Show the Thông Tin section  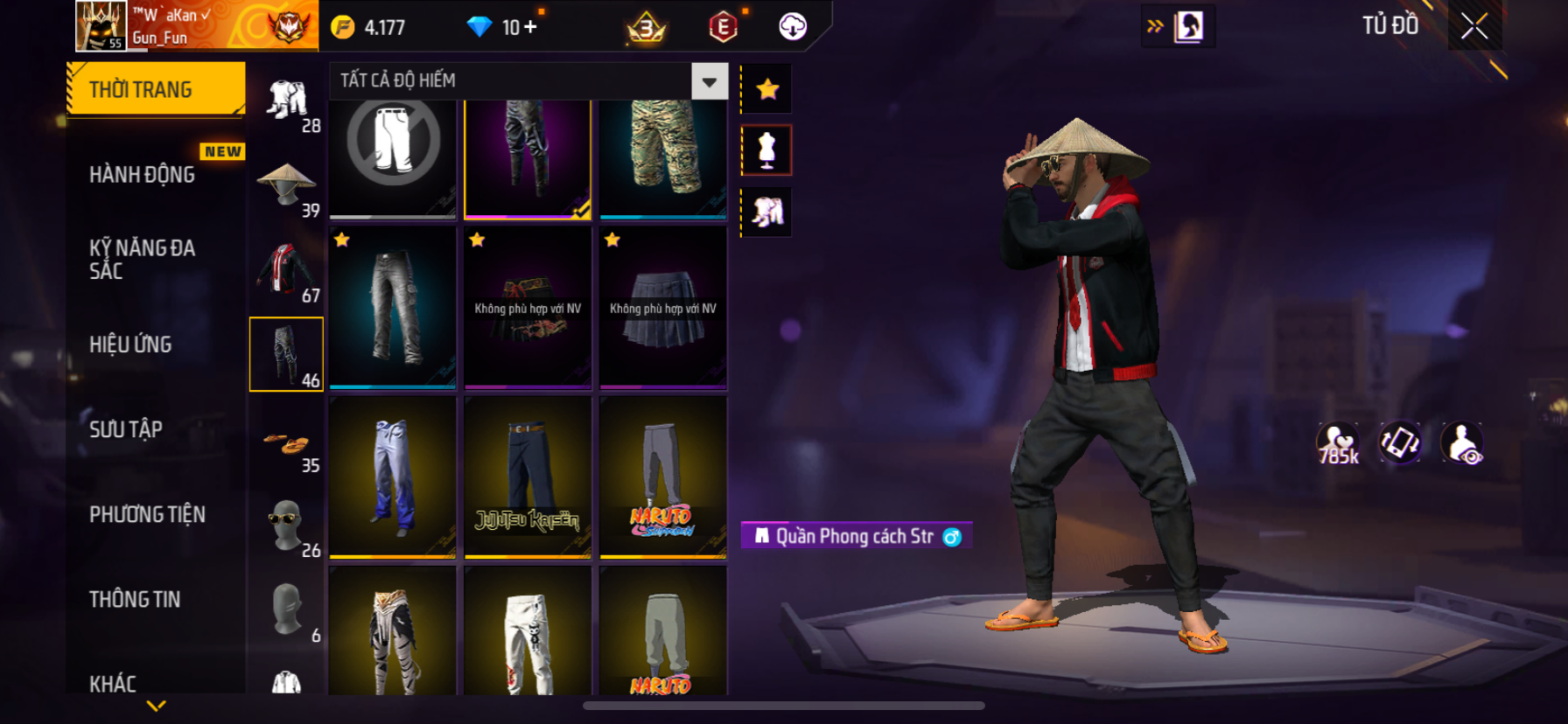135,599
